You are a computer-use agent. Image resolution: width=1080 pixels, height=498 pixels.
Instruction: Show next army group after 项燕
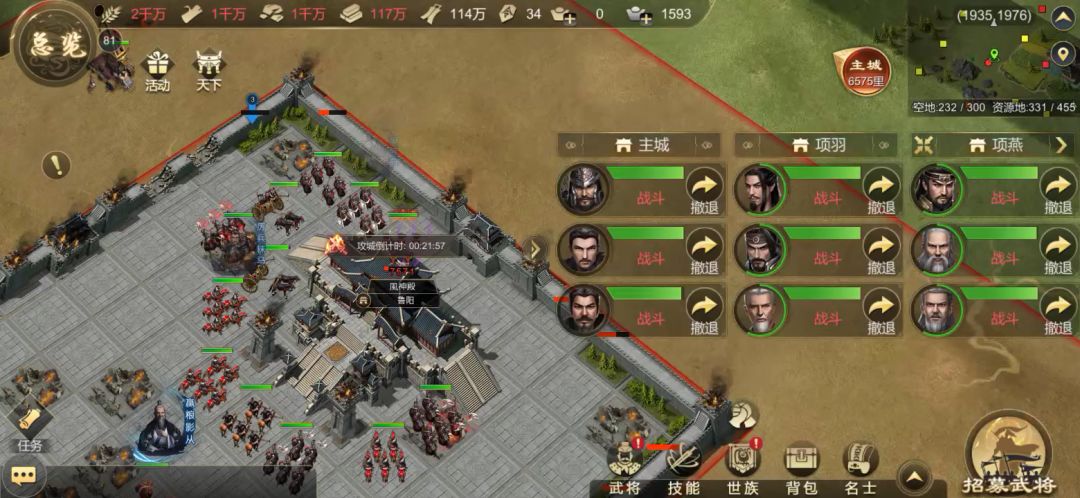point(1062,145)
